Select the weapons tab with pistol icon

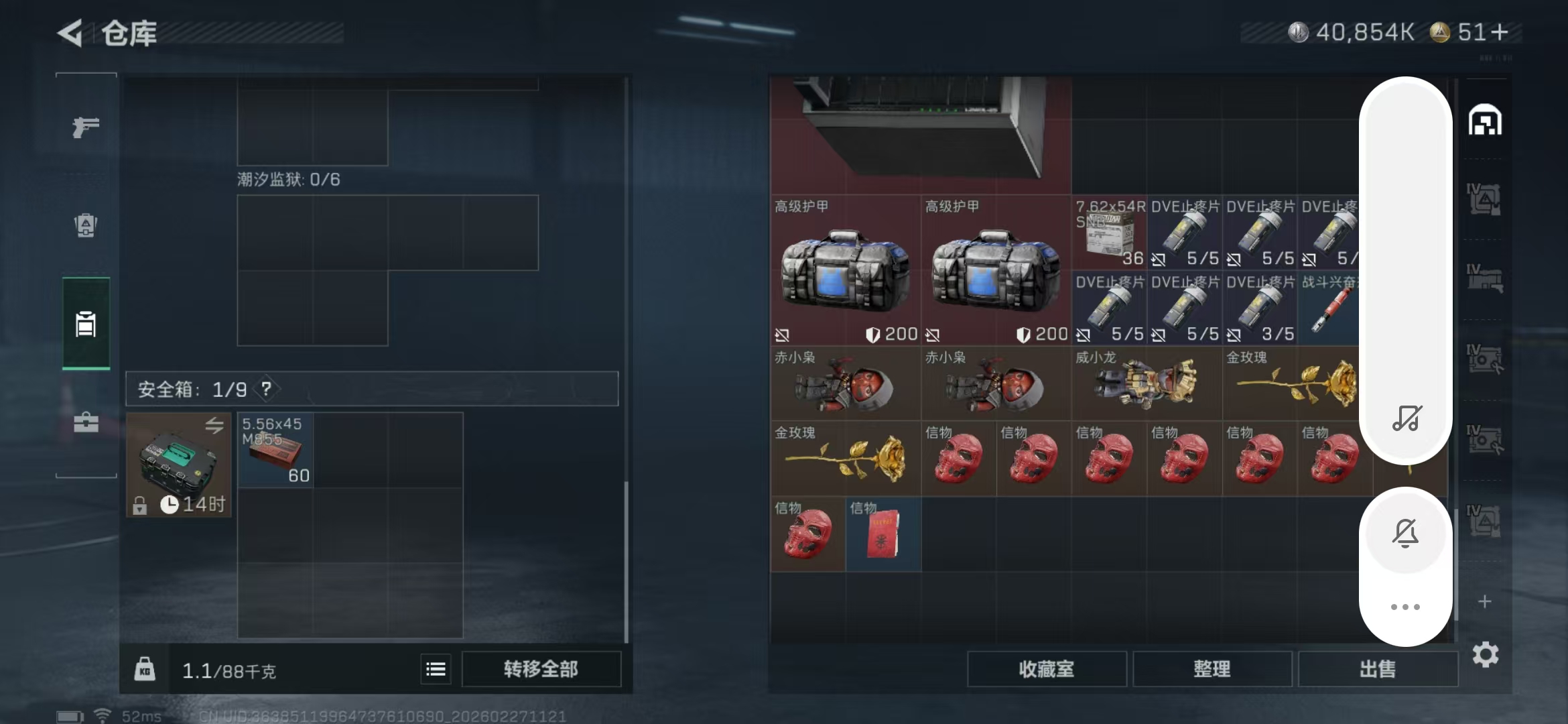(x=85, y=127)
